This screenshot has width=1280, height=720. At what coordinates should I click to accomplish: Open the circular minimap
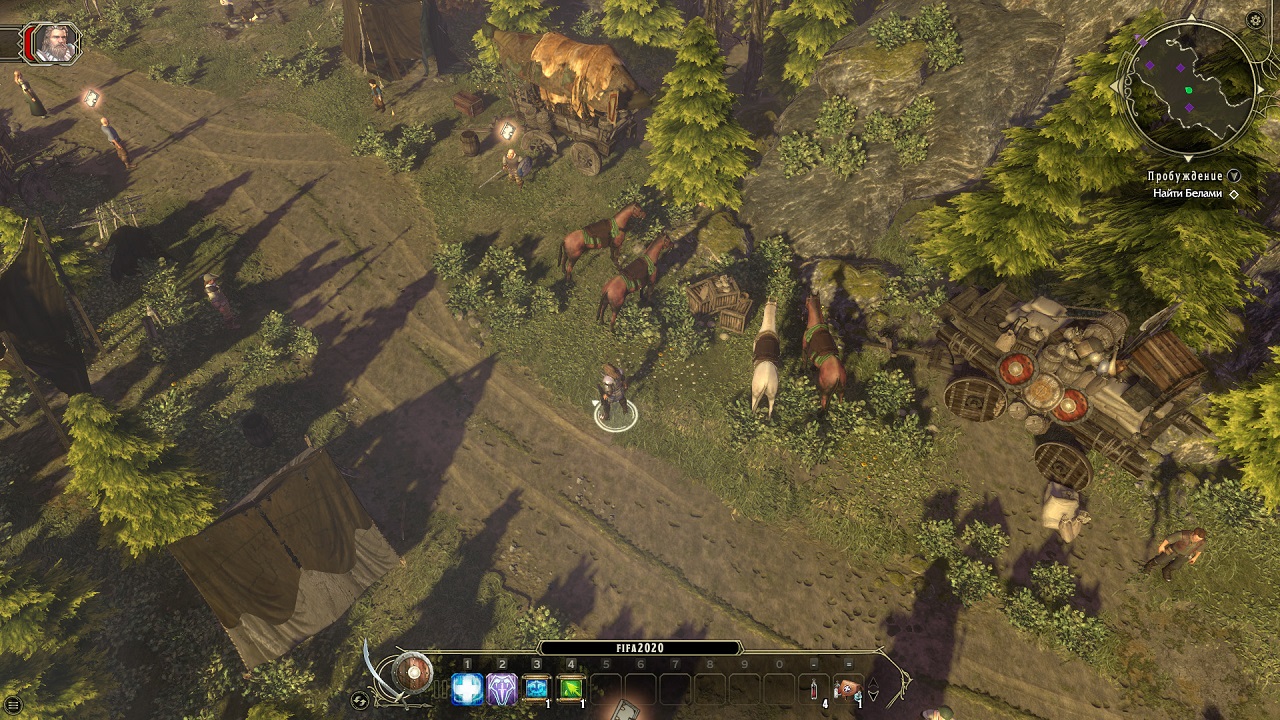coord(1187,89)
